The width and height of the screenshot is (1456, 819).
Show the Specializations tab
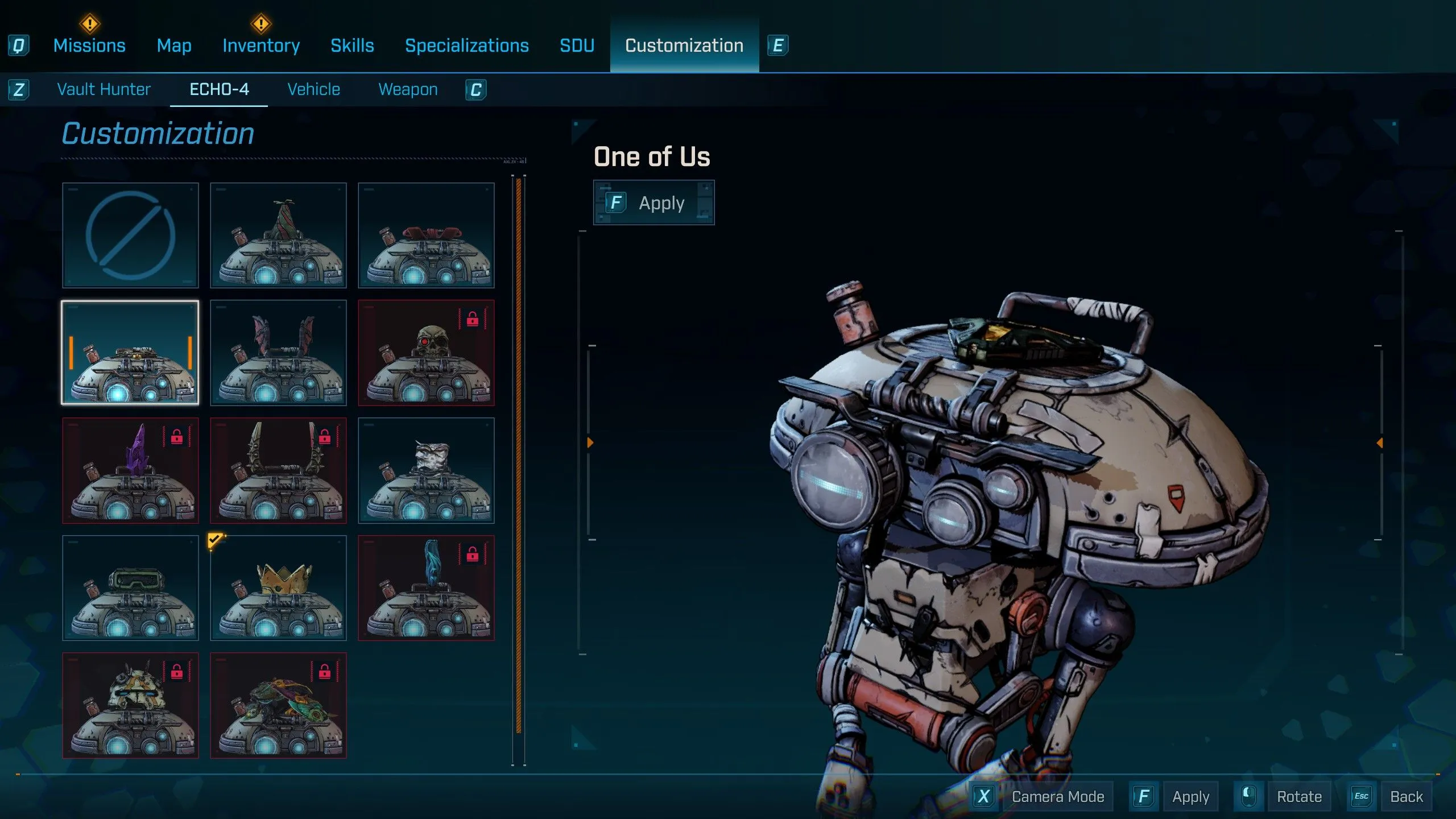[466, 45]
